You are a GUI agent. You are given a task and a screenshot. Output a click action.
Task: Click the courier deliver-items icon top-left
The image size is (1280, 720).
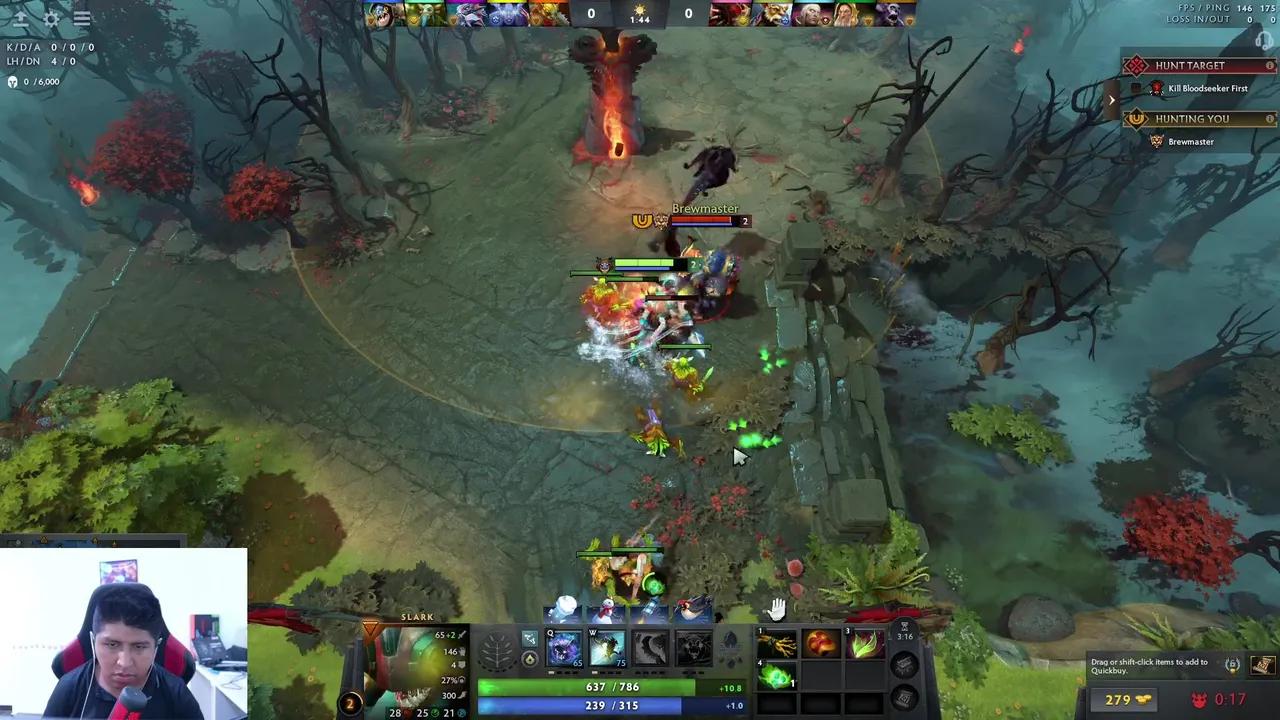(22, 18)
